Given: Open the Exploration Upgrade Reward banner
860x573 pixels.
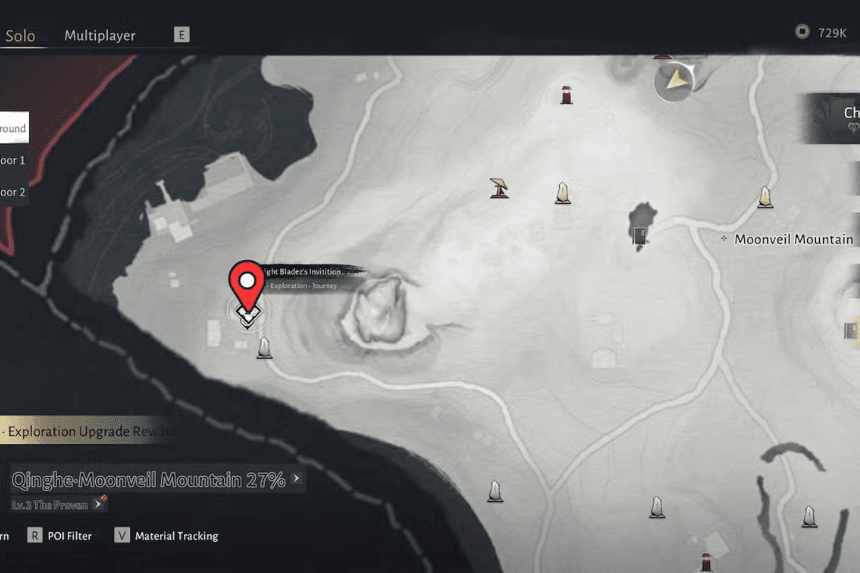Looking at the screenshot, I should point(88,432).
